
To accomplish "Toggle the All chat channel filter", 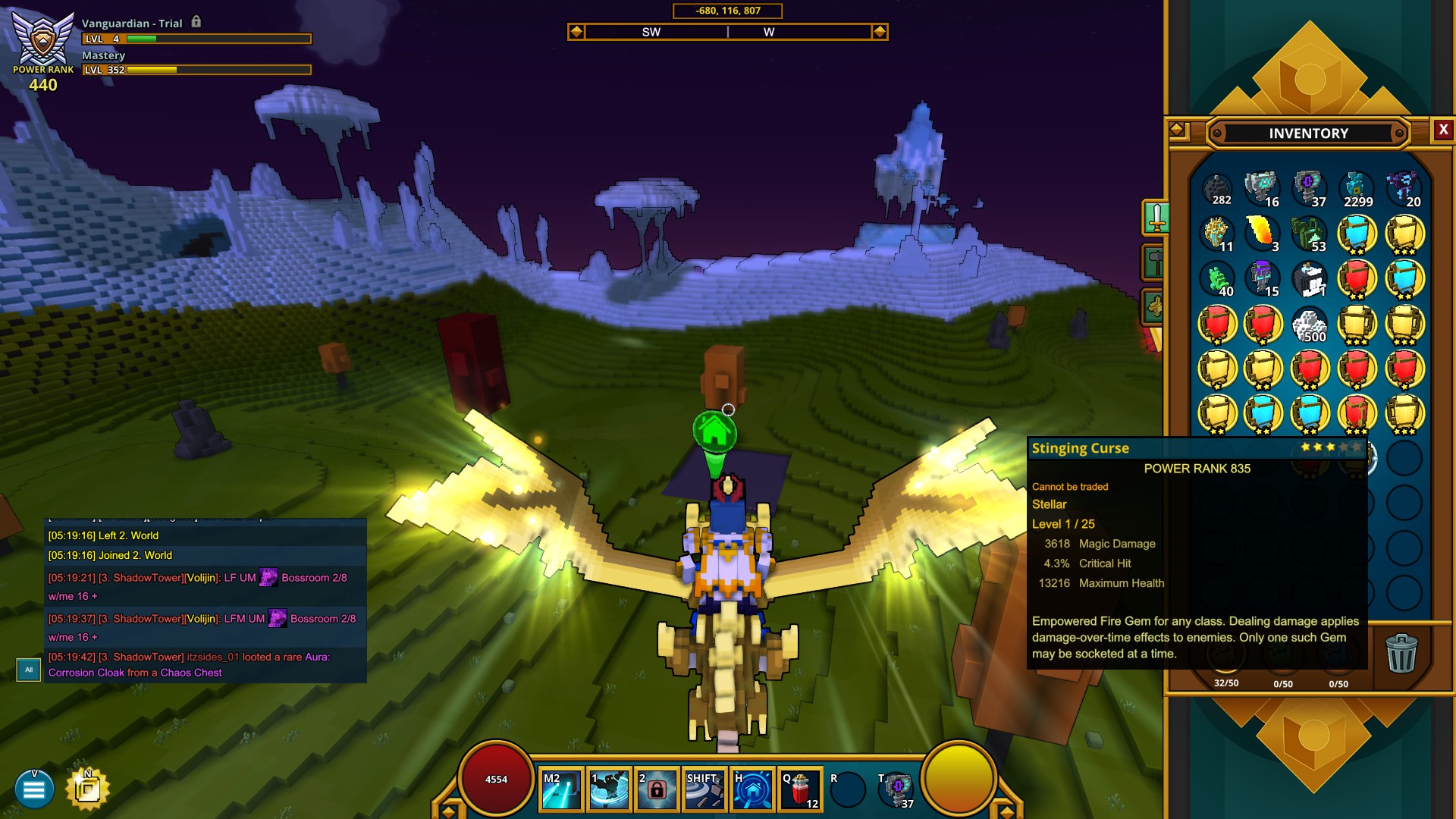I will [29, 670].
